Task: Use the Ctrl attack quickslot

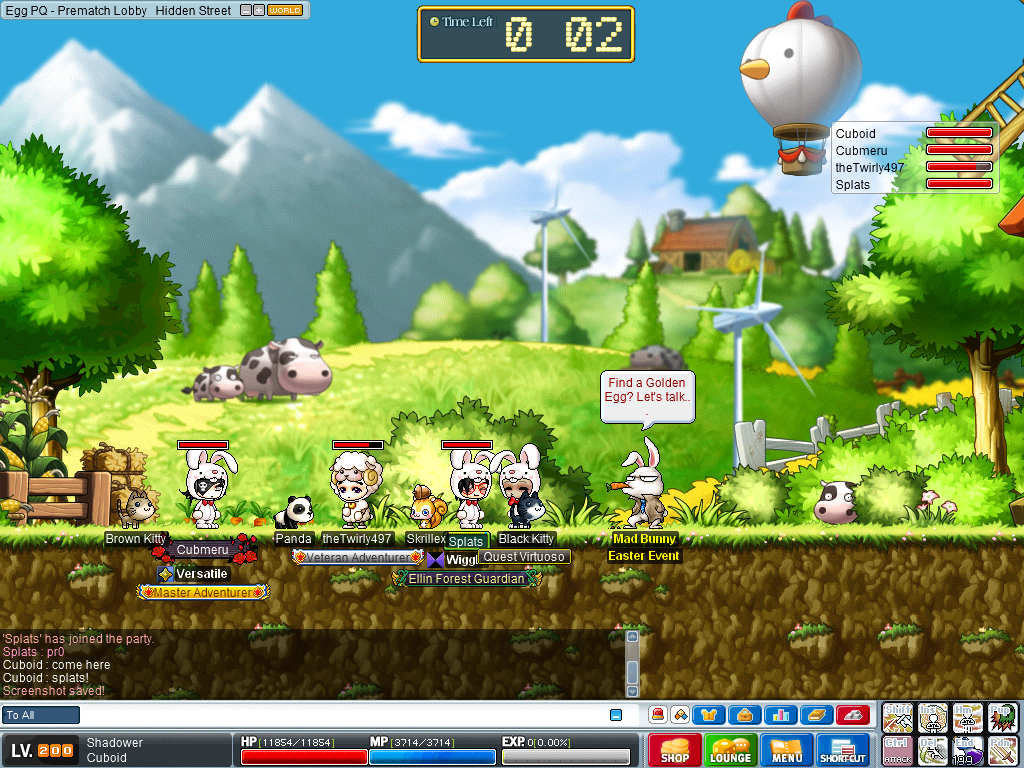Action: pyautogui.click(x=897, y=750)
